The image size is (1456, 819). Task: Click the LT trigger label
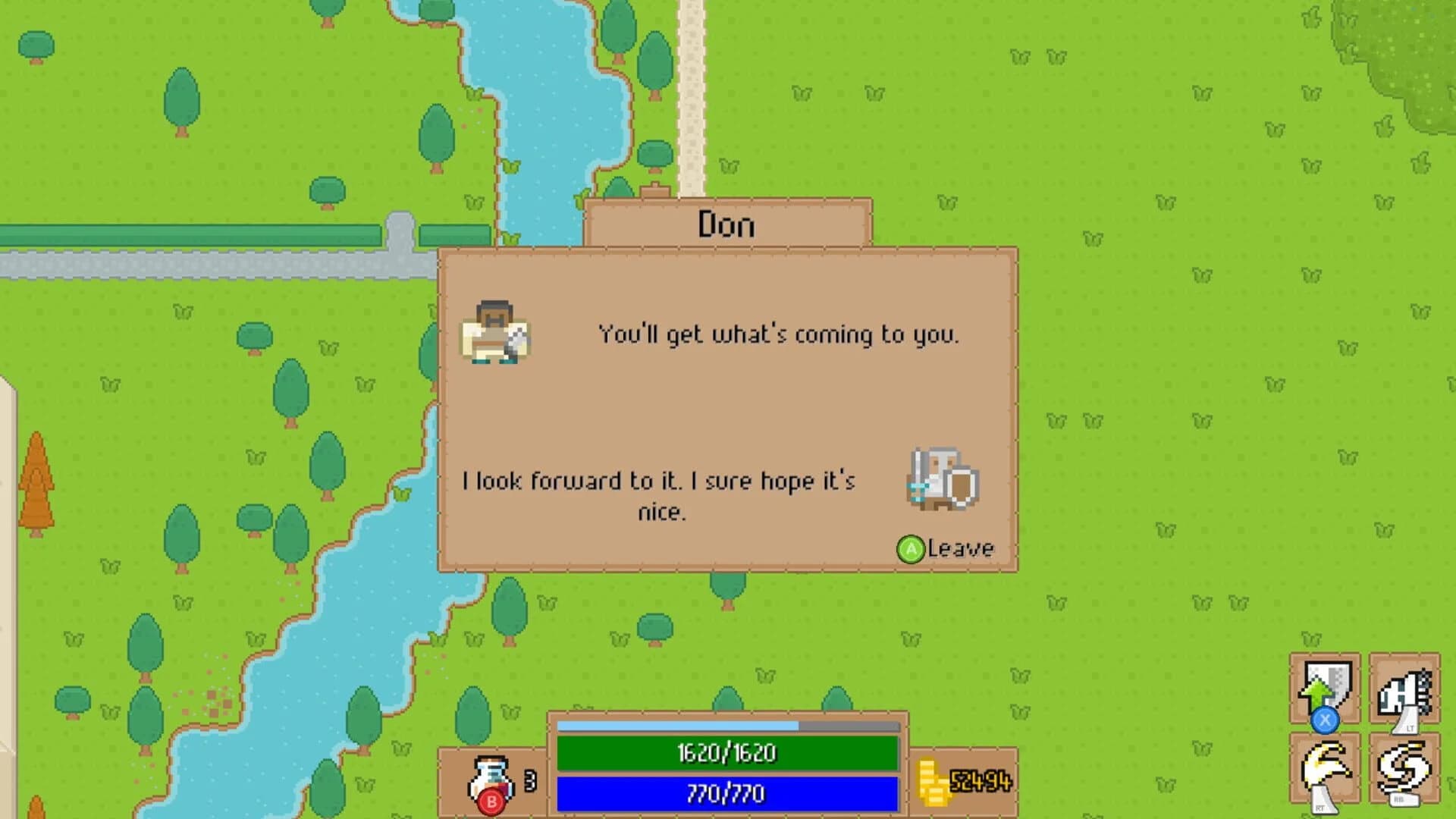click(1410, 726)
